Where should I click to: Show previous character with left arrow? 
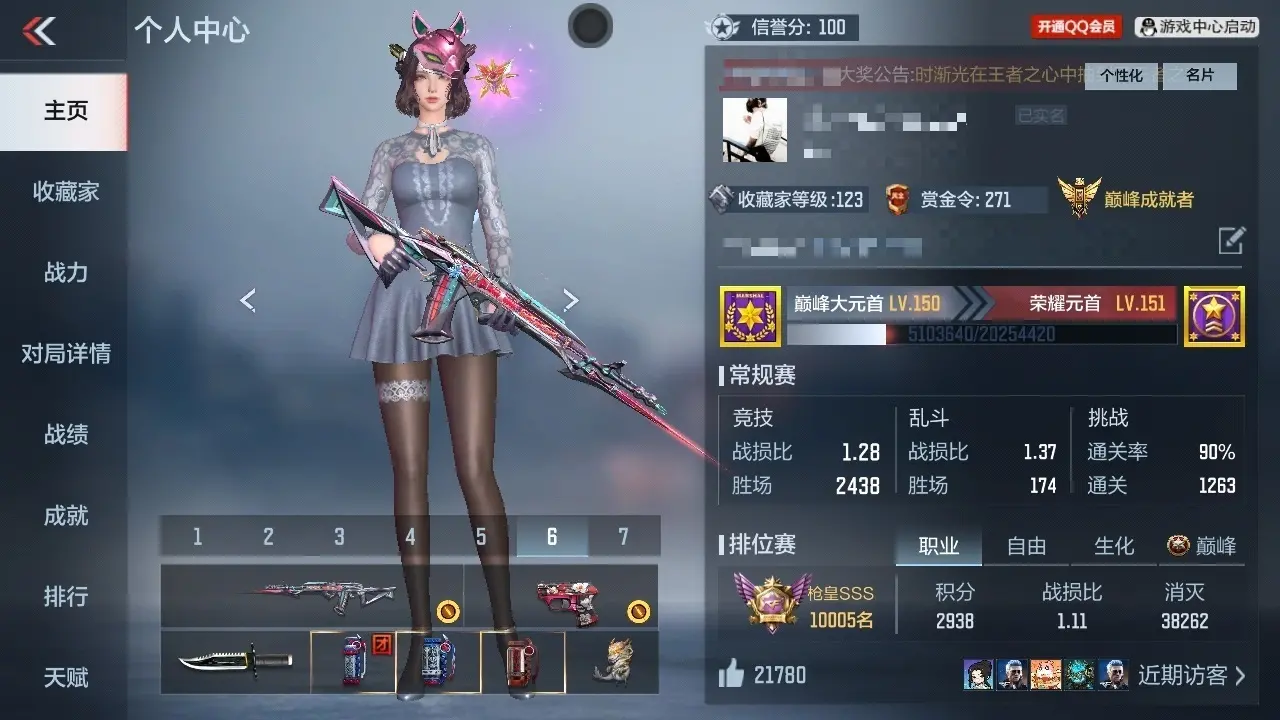(x=248, y=300)
